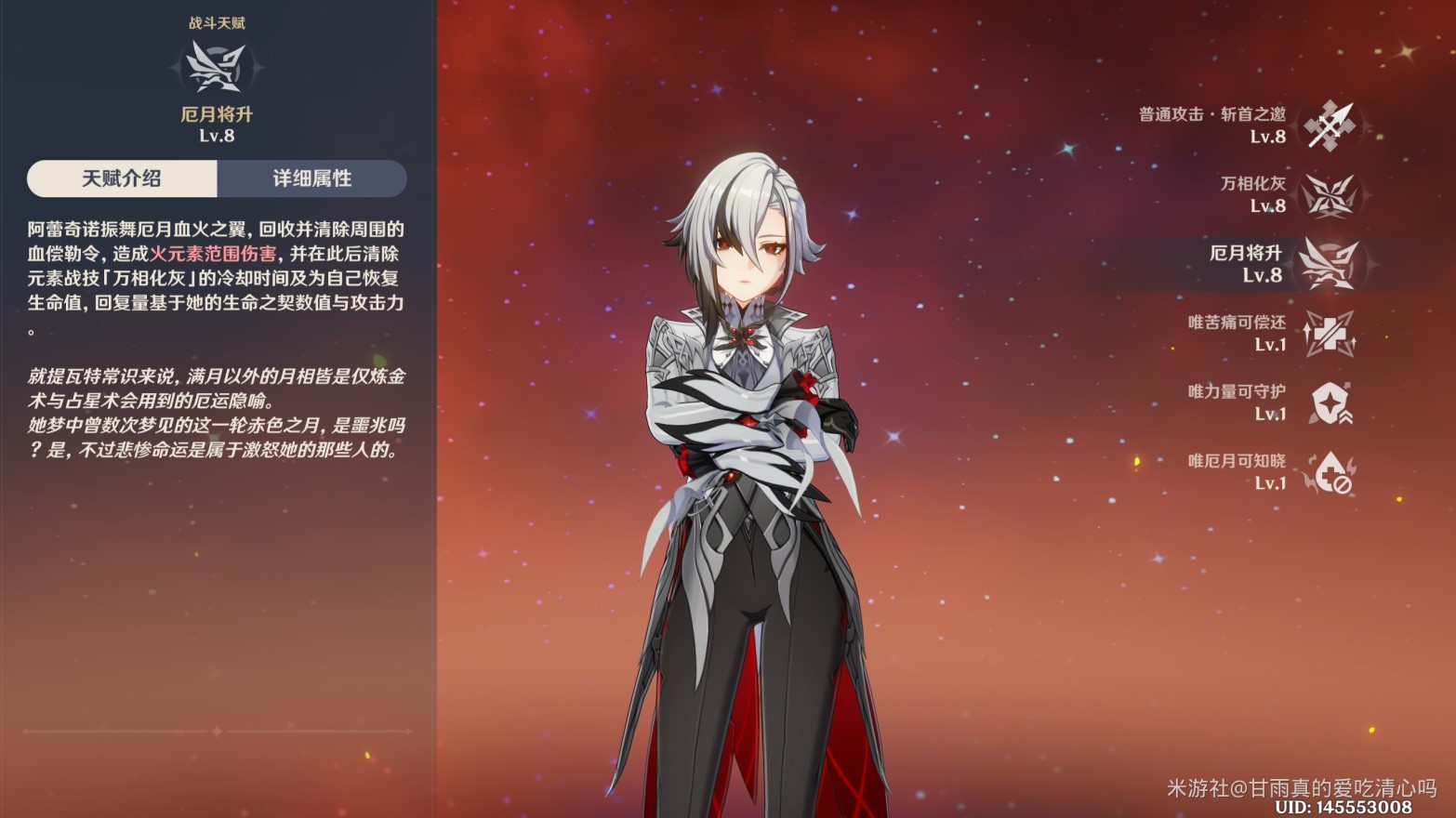Screen dimensions: 1456x818
Task: Select the 唯苦痛可偿还 passive talent icon
Action: 1330,335
